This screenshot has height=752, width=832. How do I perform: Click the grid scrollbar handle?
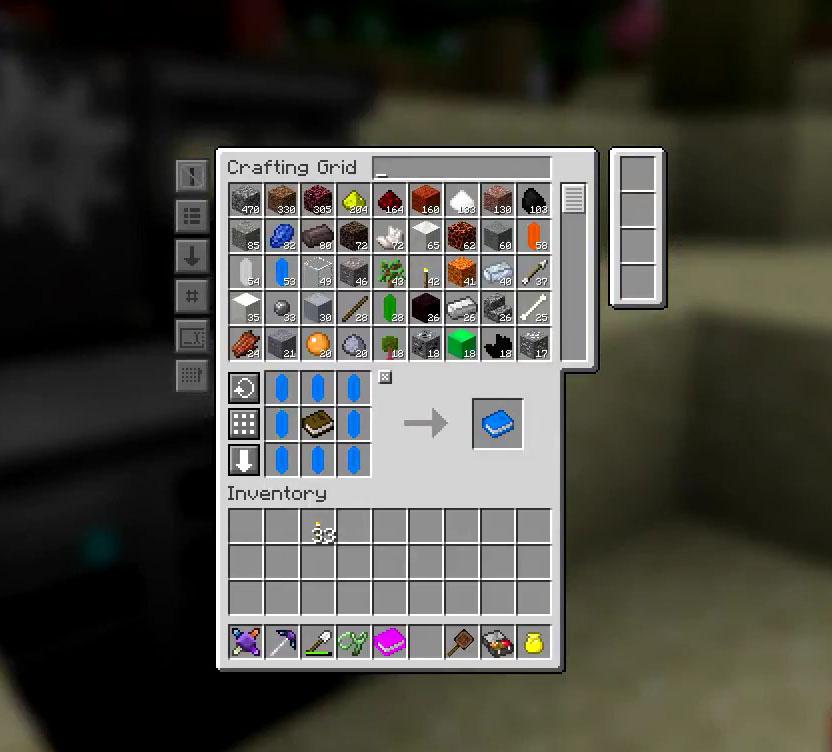pos(573,198)
